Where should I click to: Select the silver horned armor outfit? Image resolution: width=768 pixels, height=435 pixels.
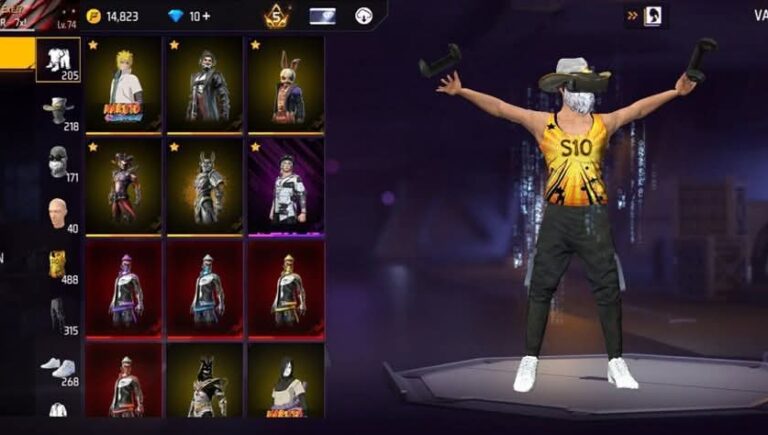tap(205, 187)
